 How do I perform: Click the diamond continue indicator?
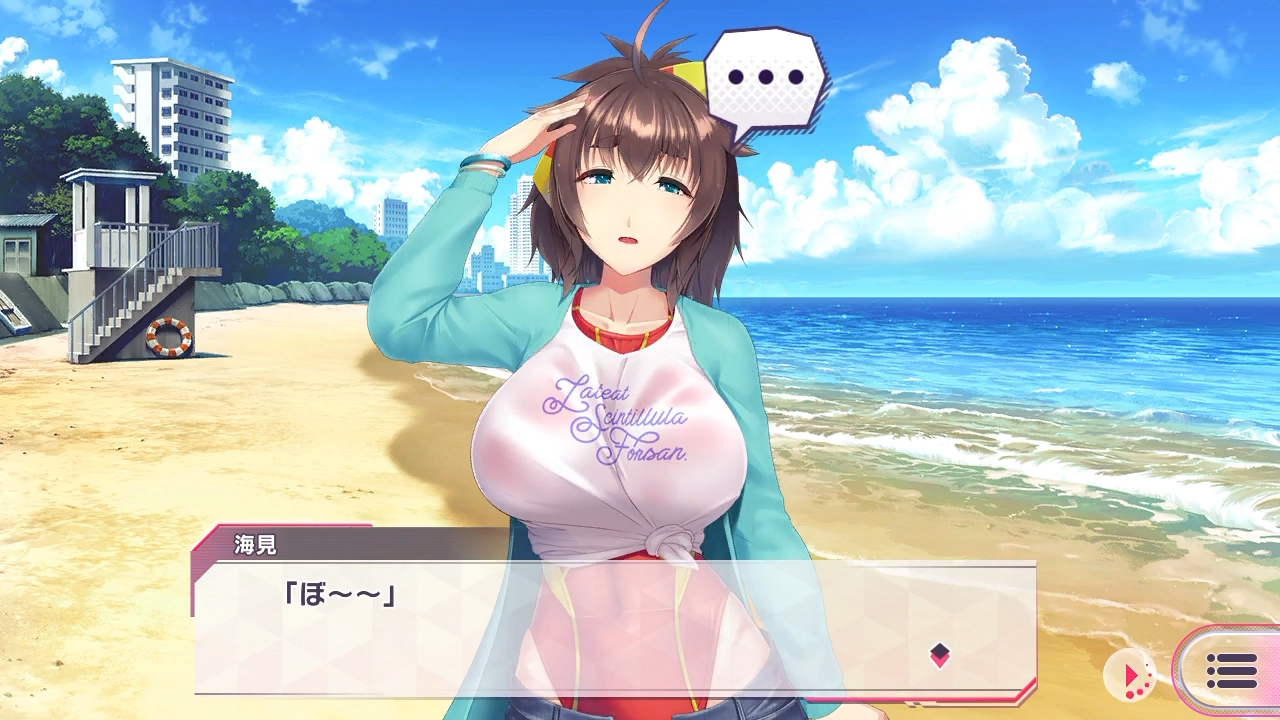[939, 655]
